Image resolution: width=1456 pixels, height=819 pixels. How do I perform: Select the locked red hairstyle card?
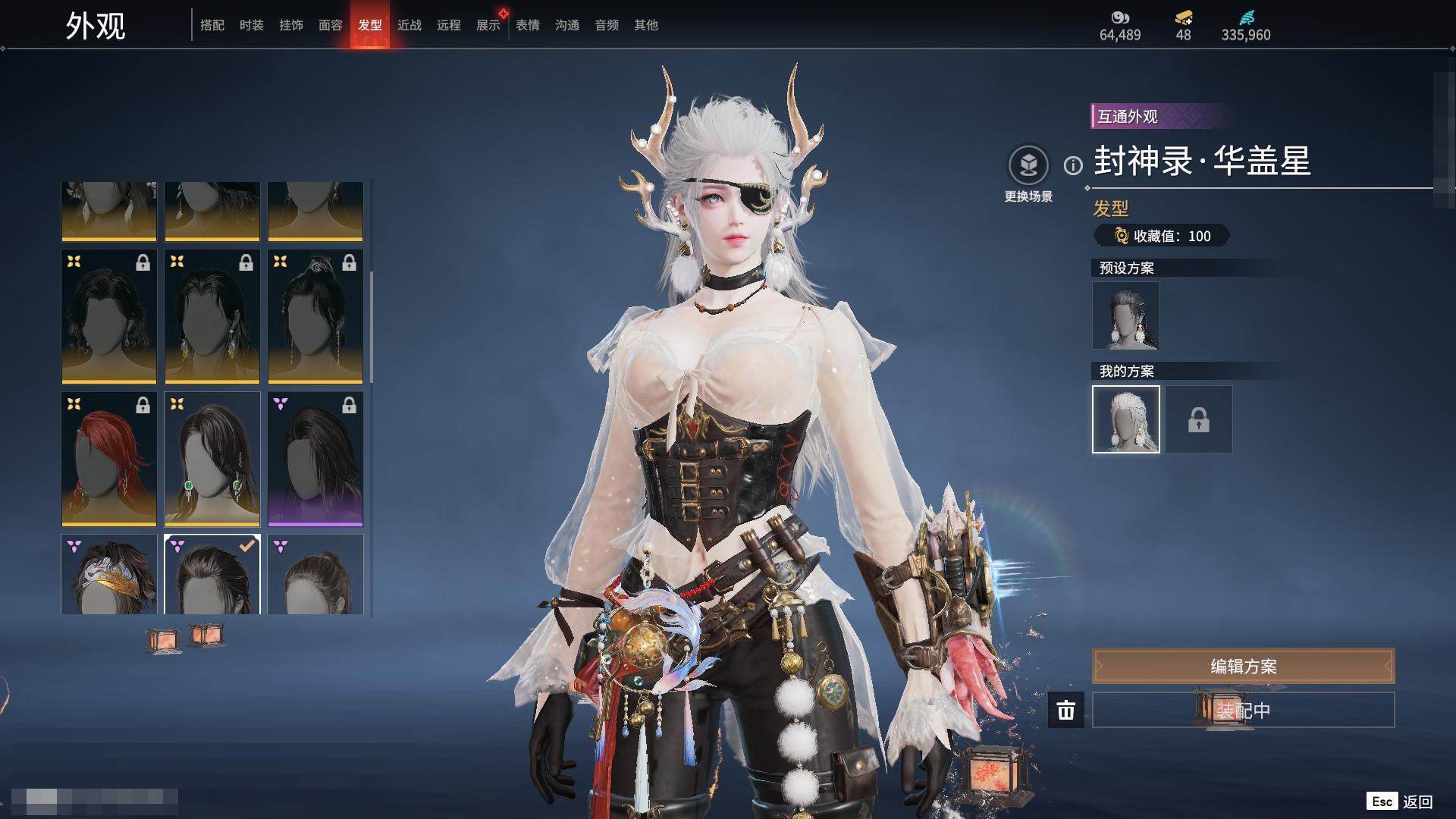coord(109,459)
